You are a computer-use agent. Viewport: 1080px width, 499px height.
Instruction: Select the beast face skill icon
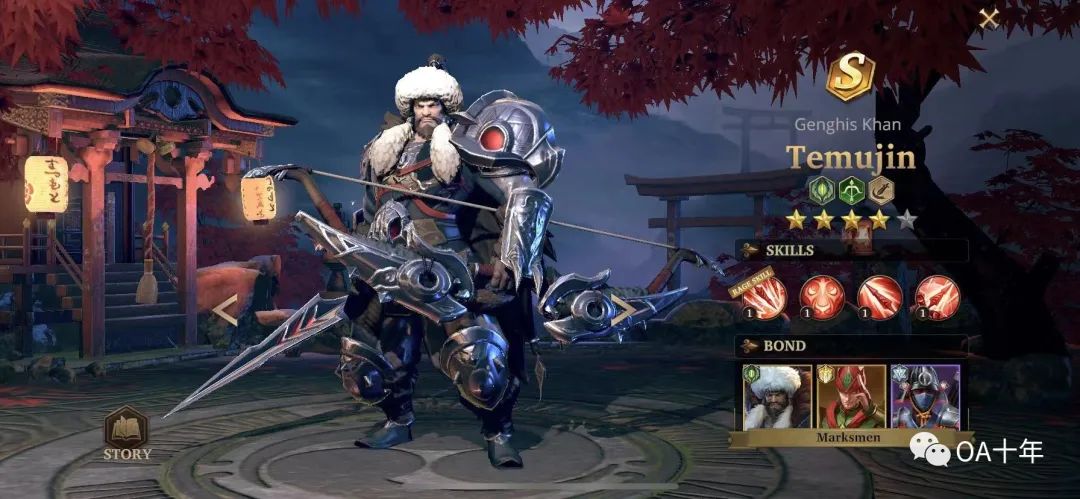point(822,297)
